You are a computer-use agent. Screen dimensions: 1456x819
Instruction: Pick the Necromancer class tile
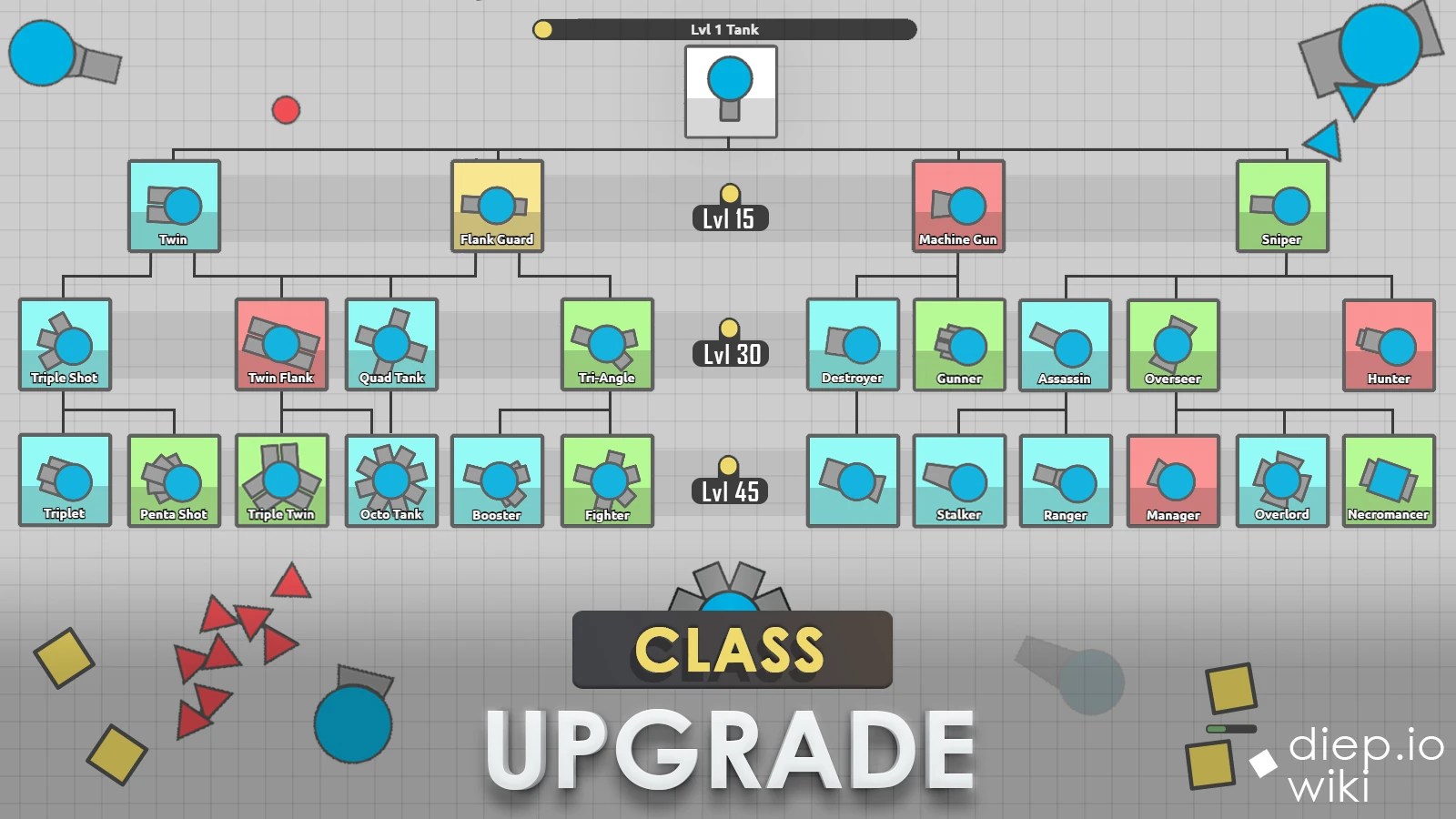(1389, 480)
